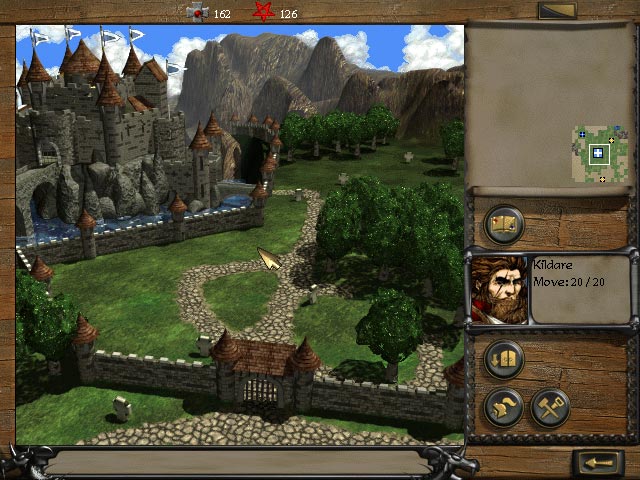Screen dimensions: 640x480
Task: Click the round helmet icon button
Action: [504, 406]
